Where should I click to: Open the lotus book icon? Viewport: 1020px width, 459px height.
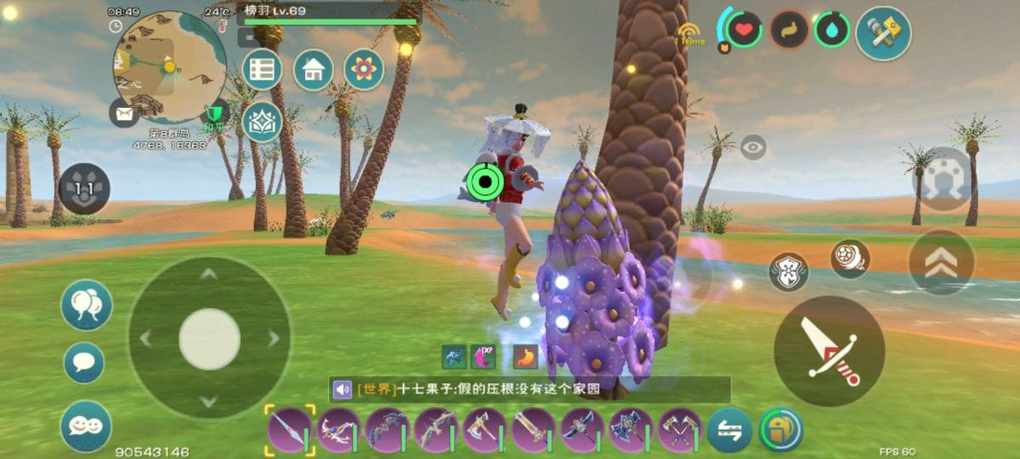click(x=262, y=121)
